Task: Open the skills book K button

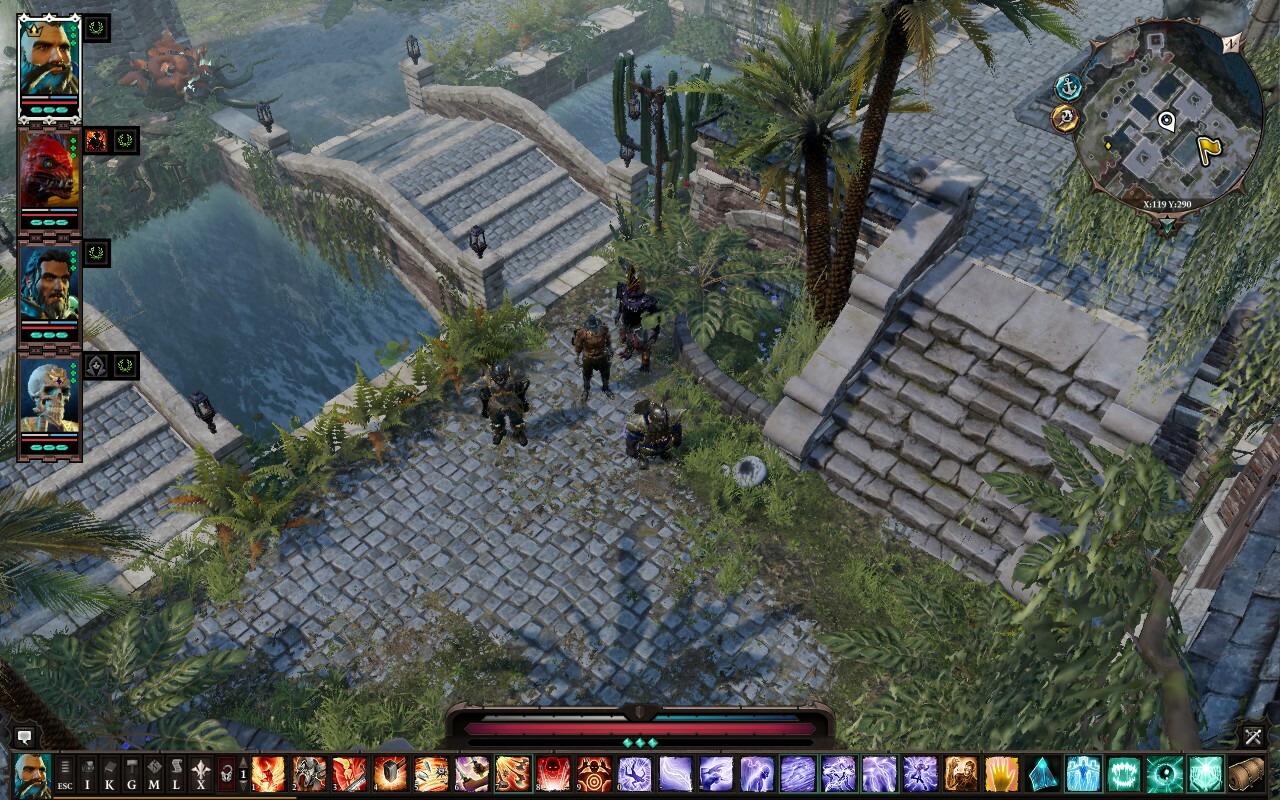Action: tap(109, 775)
